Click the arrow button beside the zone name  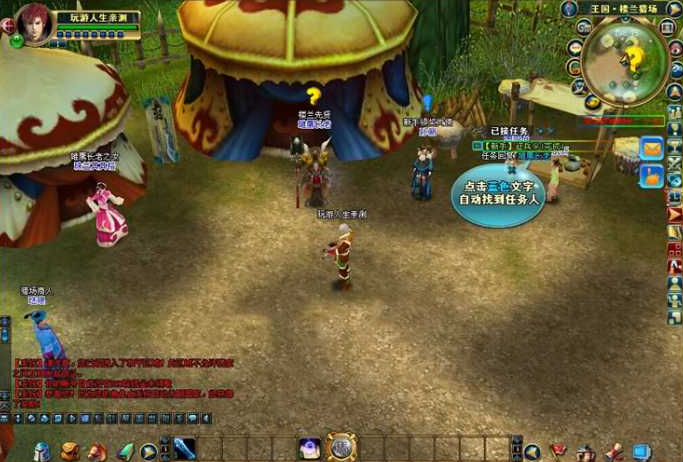674,9
